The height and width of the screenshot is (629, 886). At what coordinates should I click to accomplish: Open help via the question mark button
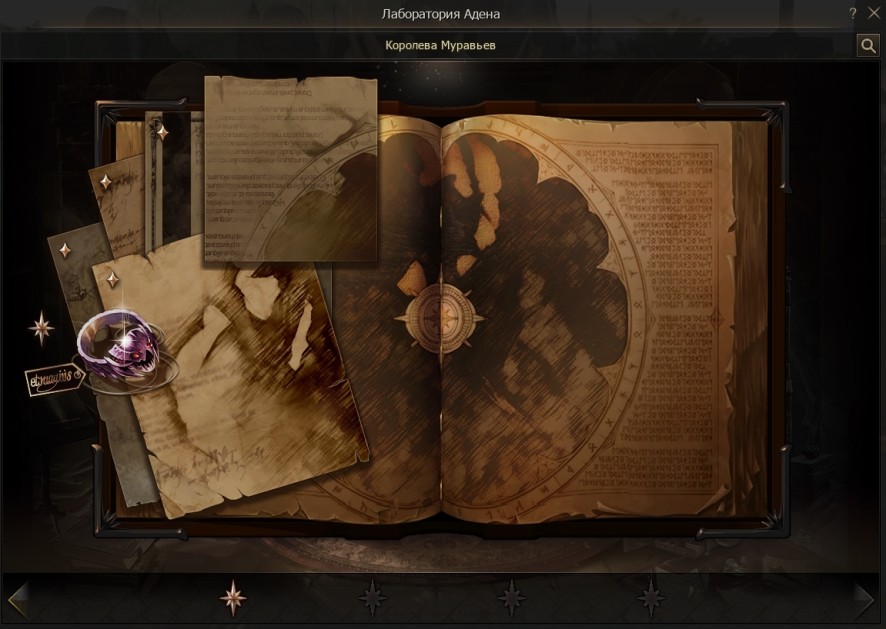(852, 14)
